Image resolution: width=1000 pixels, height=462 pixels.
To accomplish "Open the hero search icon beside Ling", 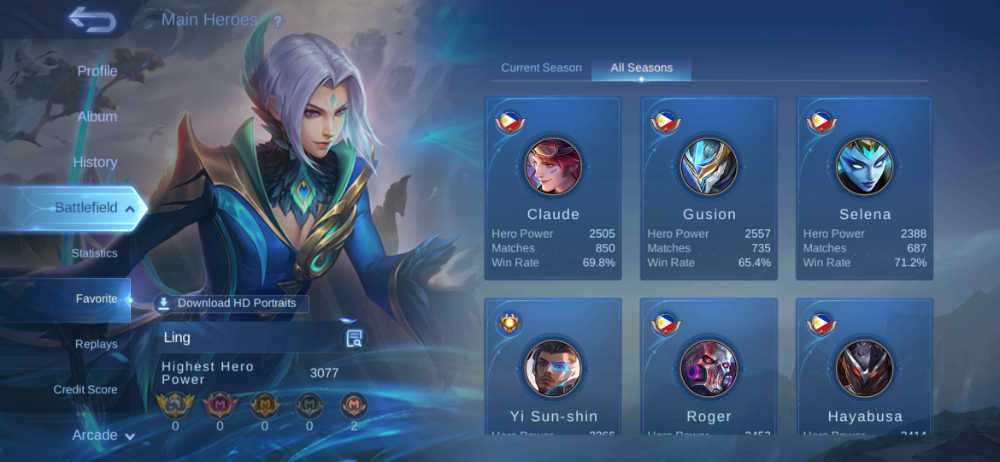I will tap(354, 338).
